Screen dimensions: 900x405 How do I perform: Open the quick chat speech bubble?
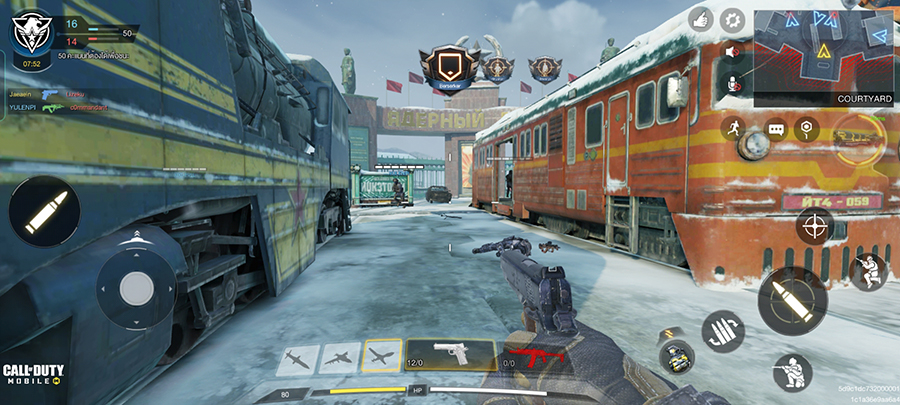click(x=775, y=129)
